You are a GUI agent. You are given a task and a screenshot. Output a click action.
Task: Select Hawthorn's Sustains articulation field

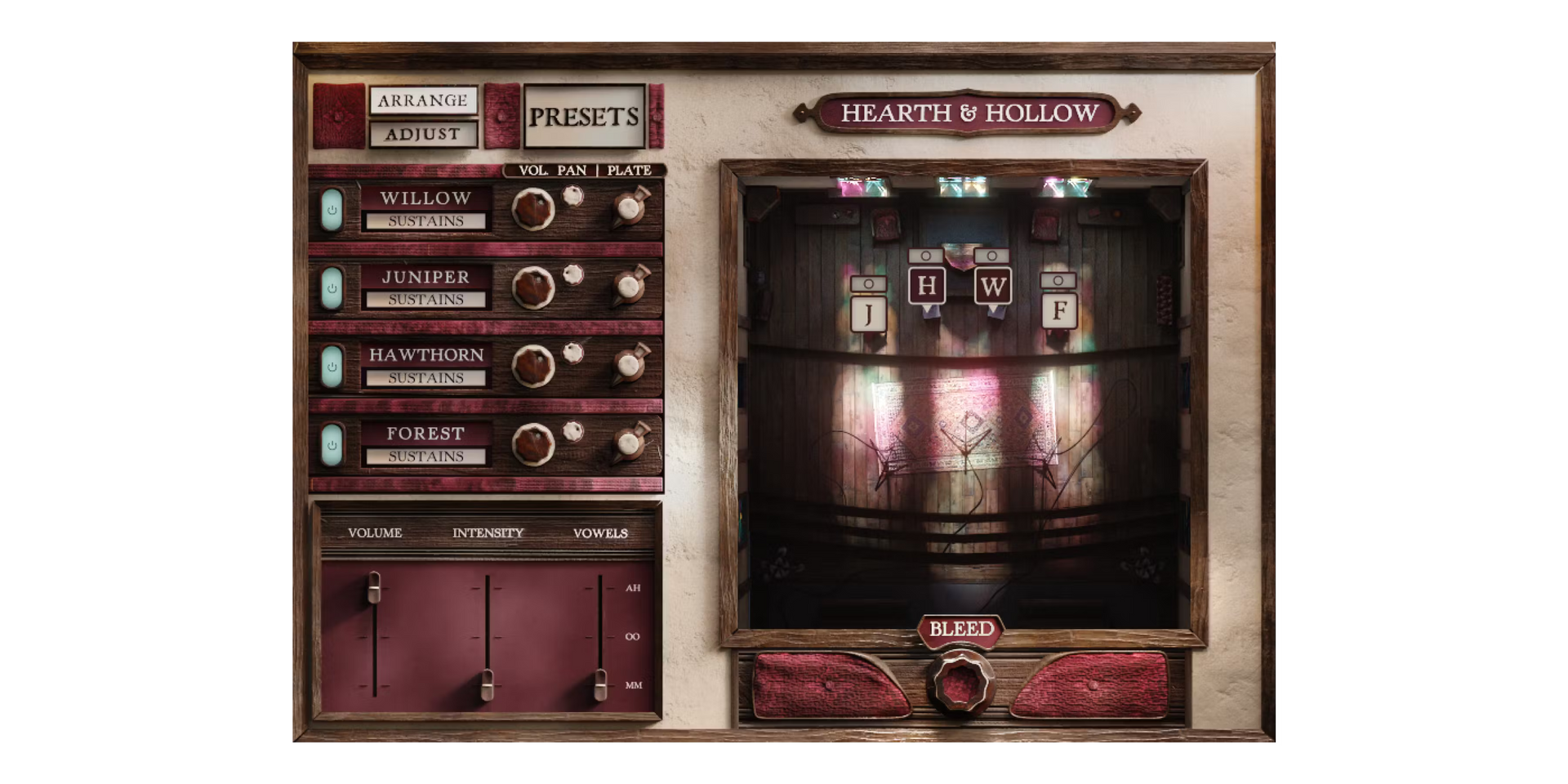click(425, 378)
